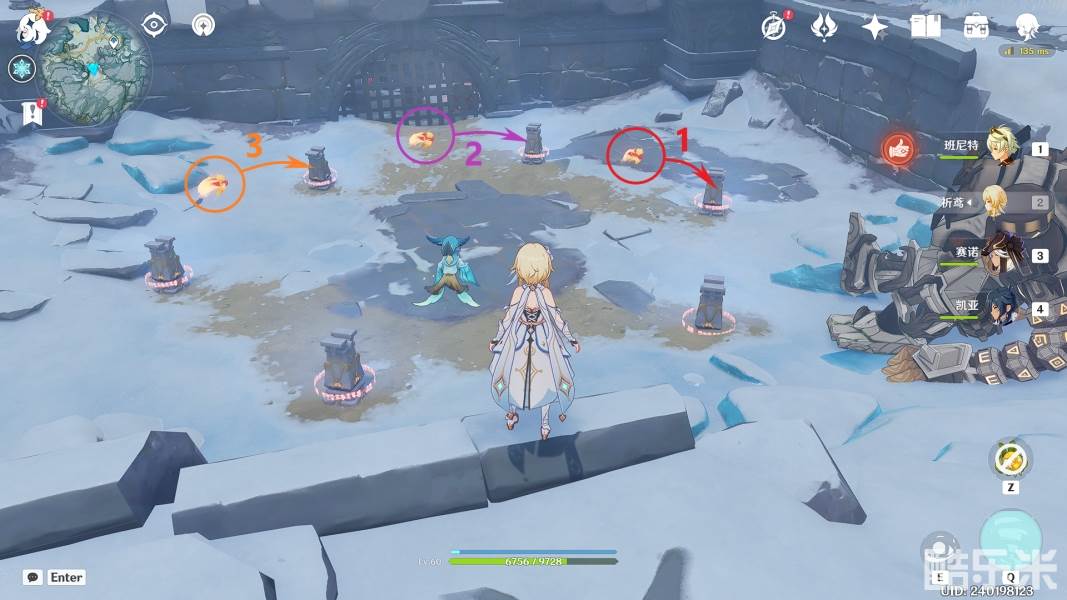1067x600 pixels.
Task: Open the chat box labeled Enter
Action: pyautogui.click(x=55, y=577)
